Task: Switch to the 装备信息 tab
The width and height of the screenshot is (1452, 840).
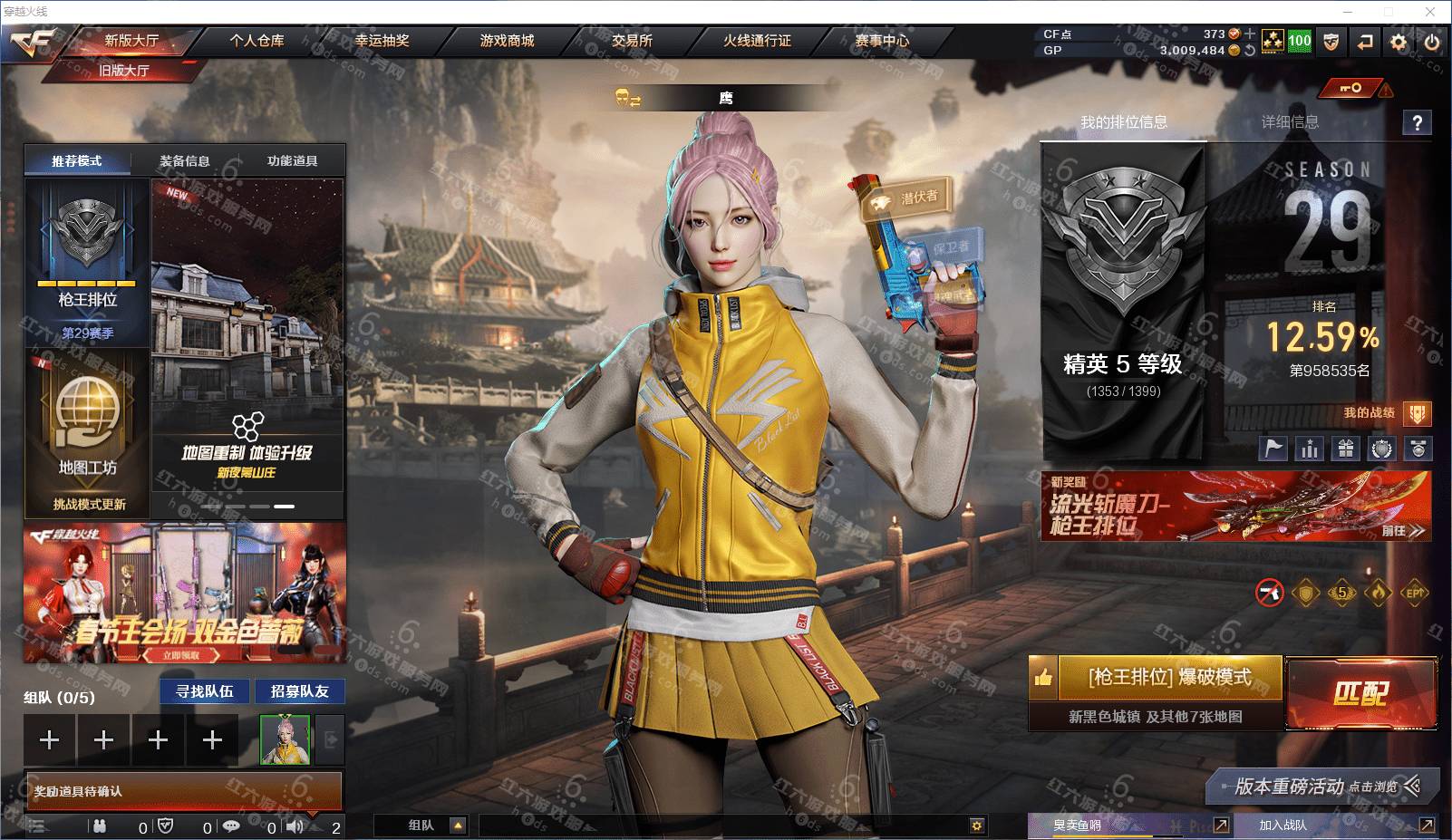Action: tap(185, 161)
